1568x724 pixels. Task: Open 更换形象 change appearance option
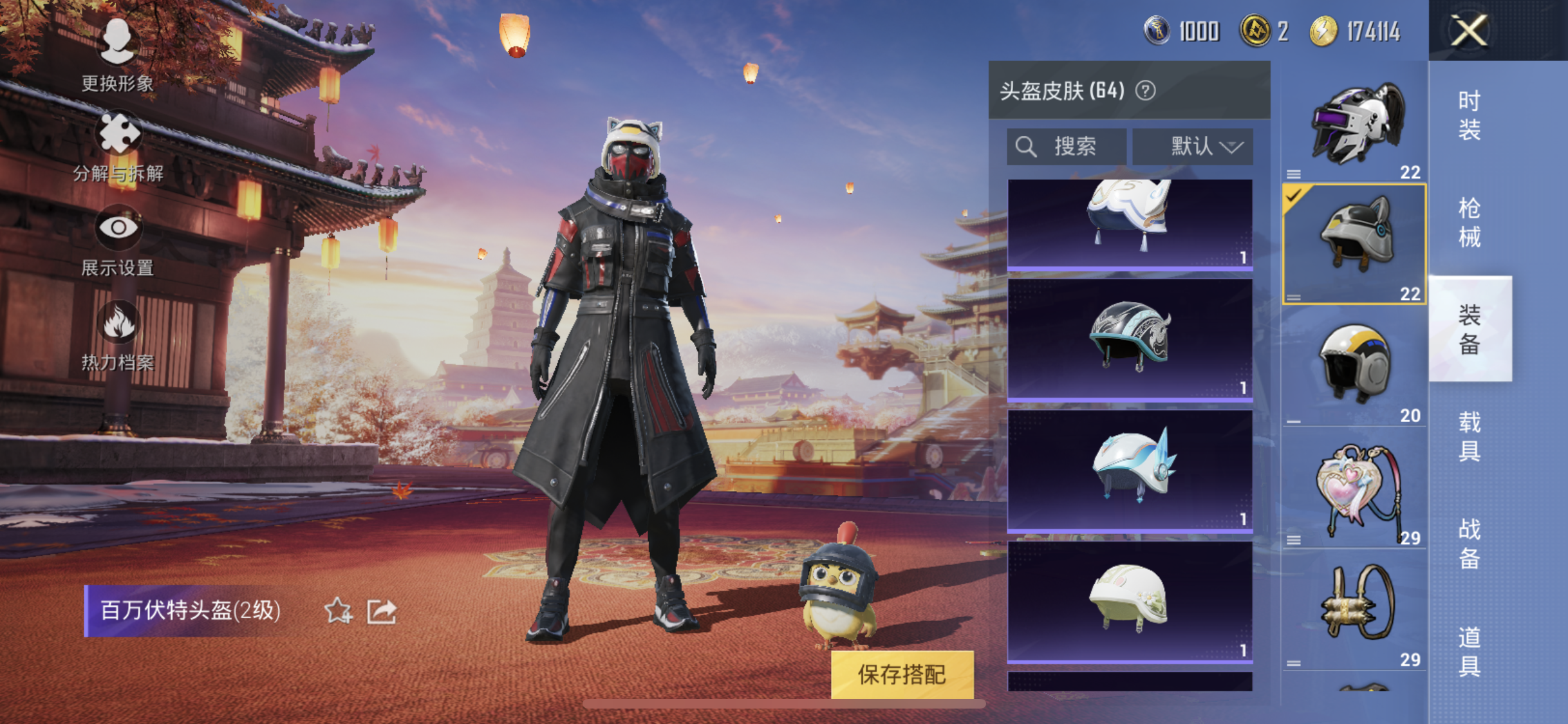click(117, 55)
